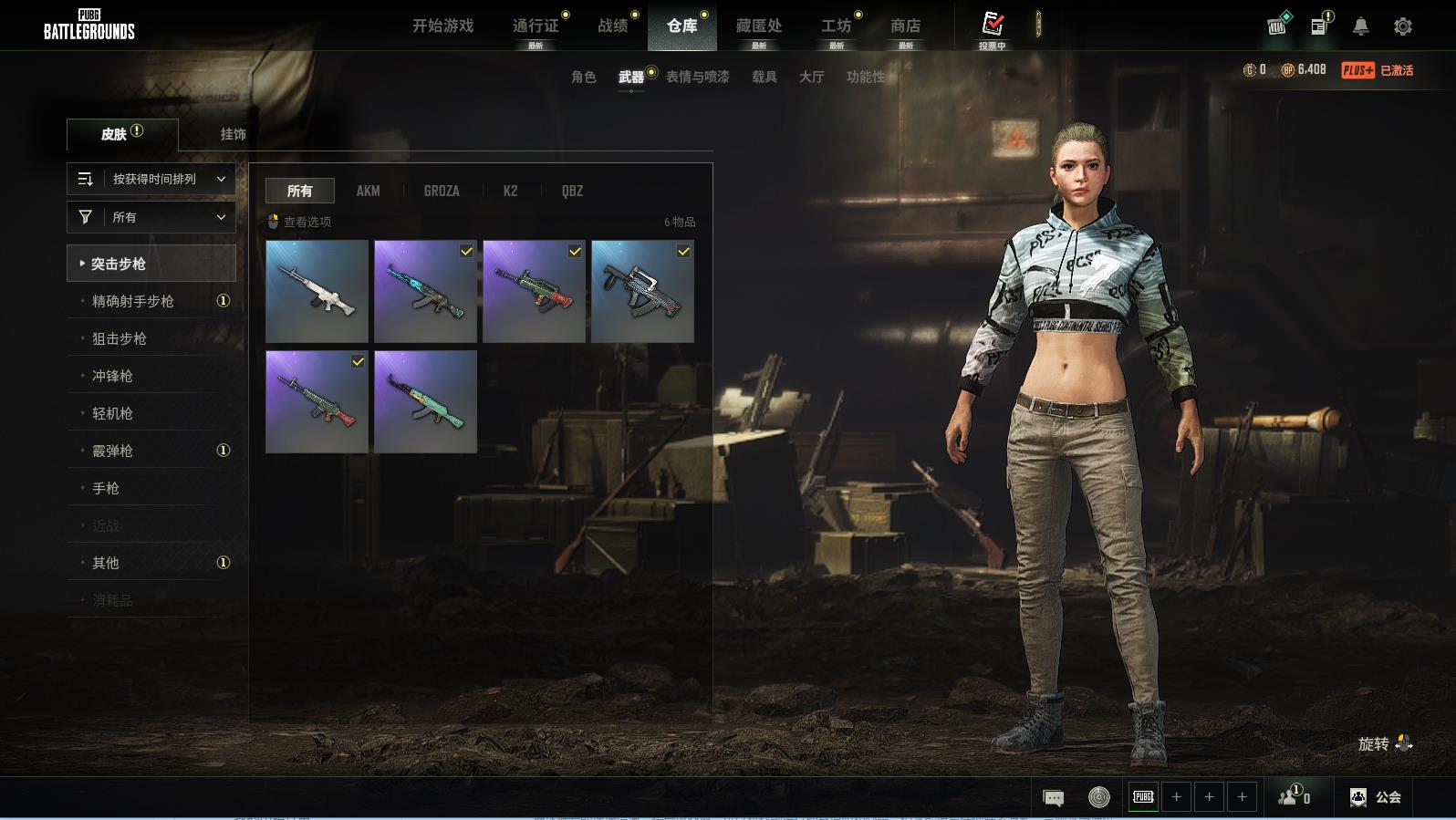
Task: Open the settings gear icon
Action: click(1402, 26)
